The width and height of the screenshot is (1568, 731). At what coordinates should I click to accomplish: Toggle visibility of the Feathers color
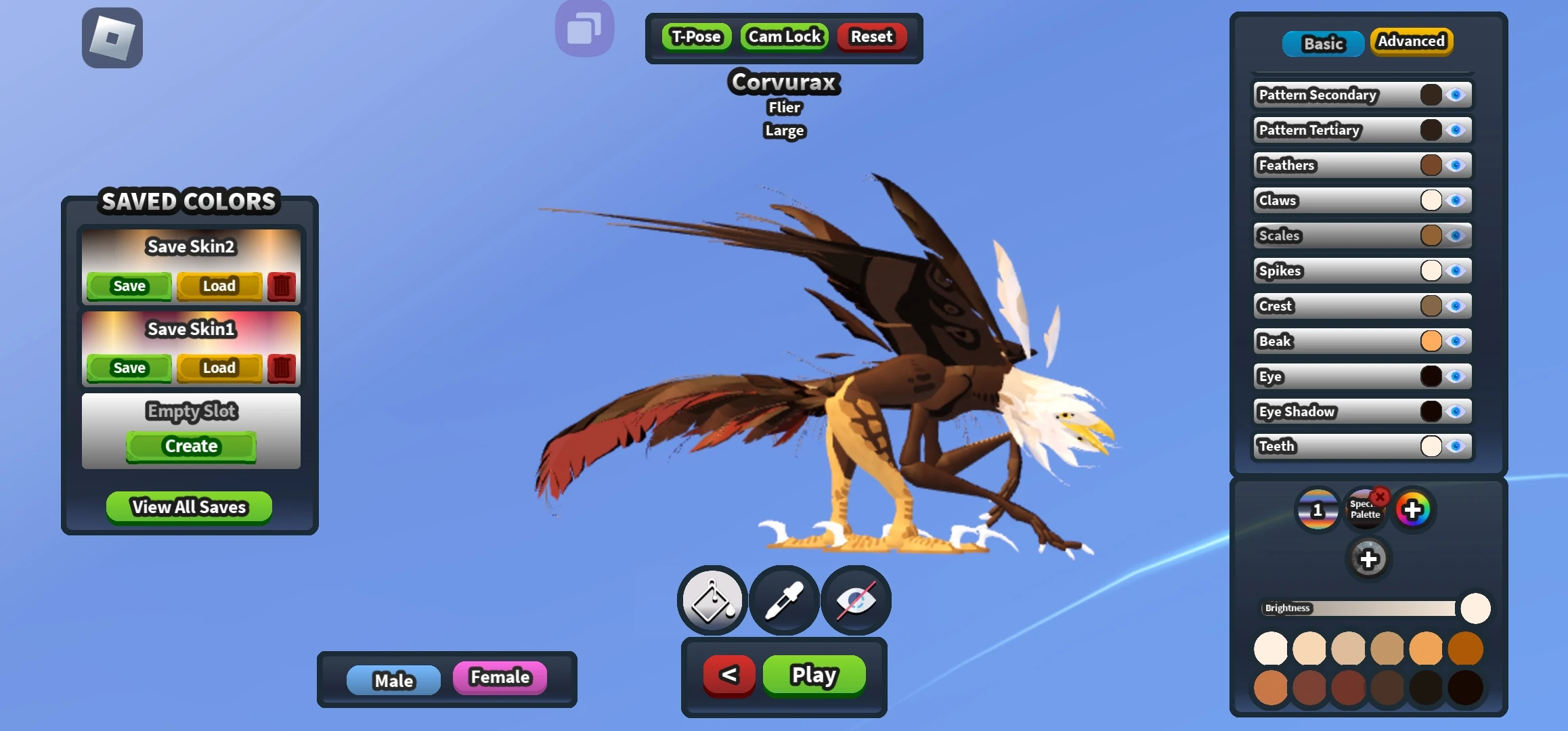pos(1457,164)
